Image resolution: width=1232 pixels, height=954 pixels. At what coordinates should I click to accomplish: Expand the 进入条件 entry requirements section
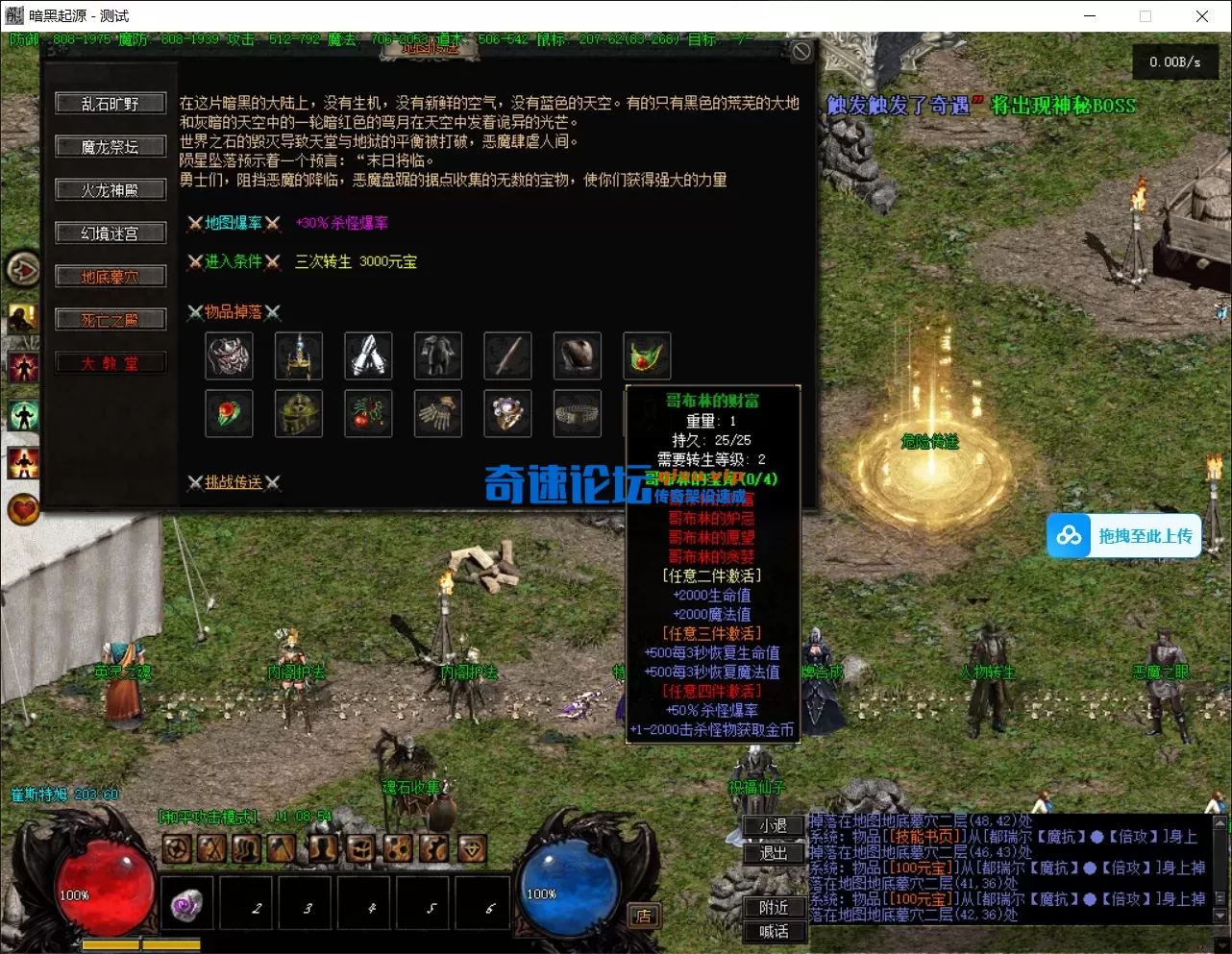tap(234, 260)
